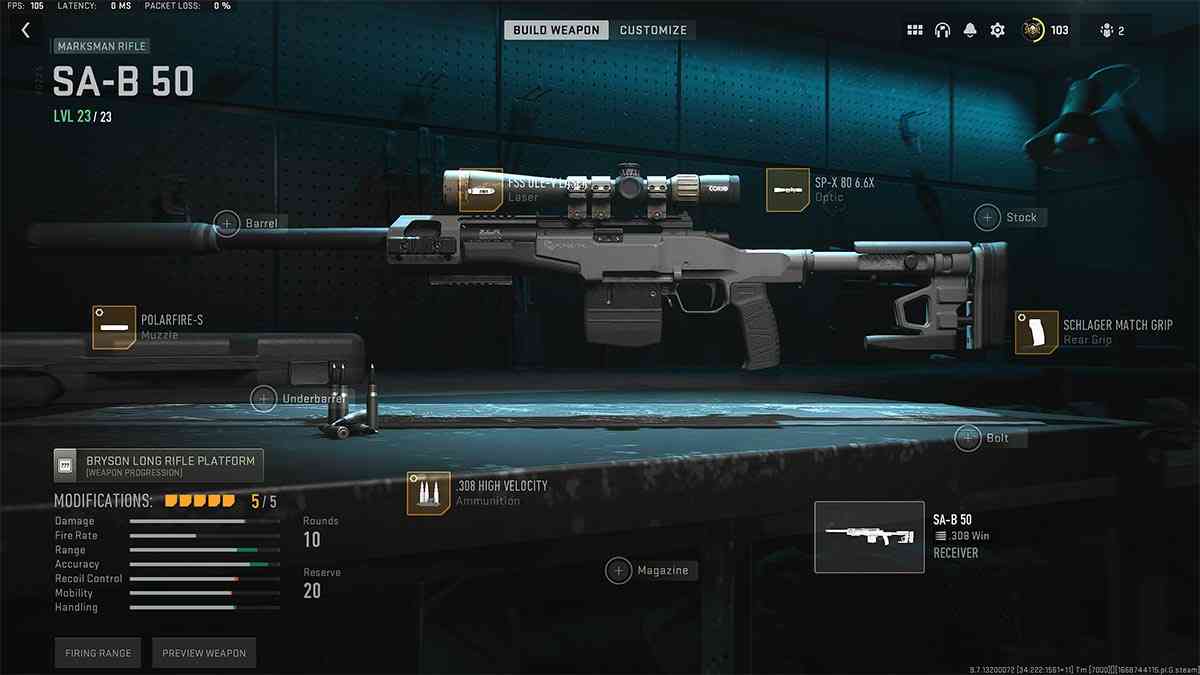The image size is (1200, 675).
Task: Show notifications with the bell icon
Action: click(x=969, y=30)
